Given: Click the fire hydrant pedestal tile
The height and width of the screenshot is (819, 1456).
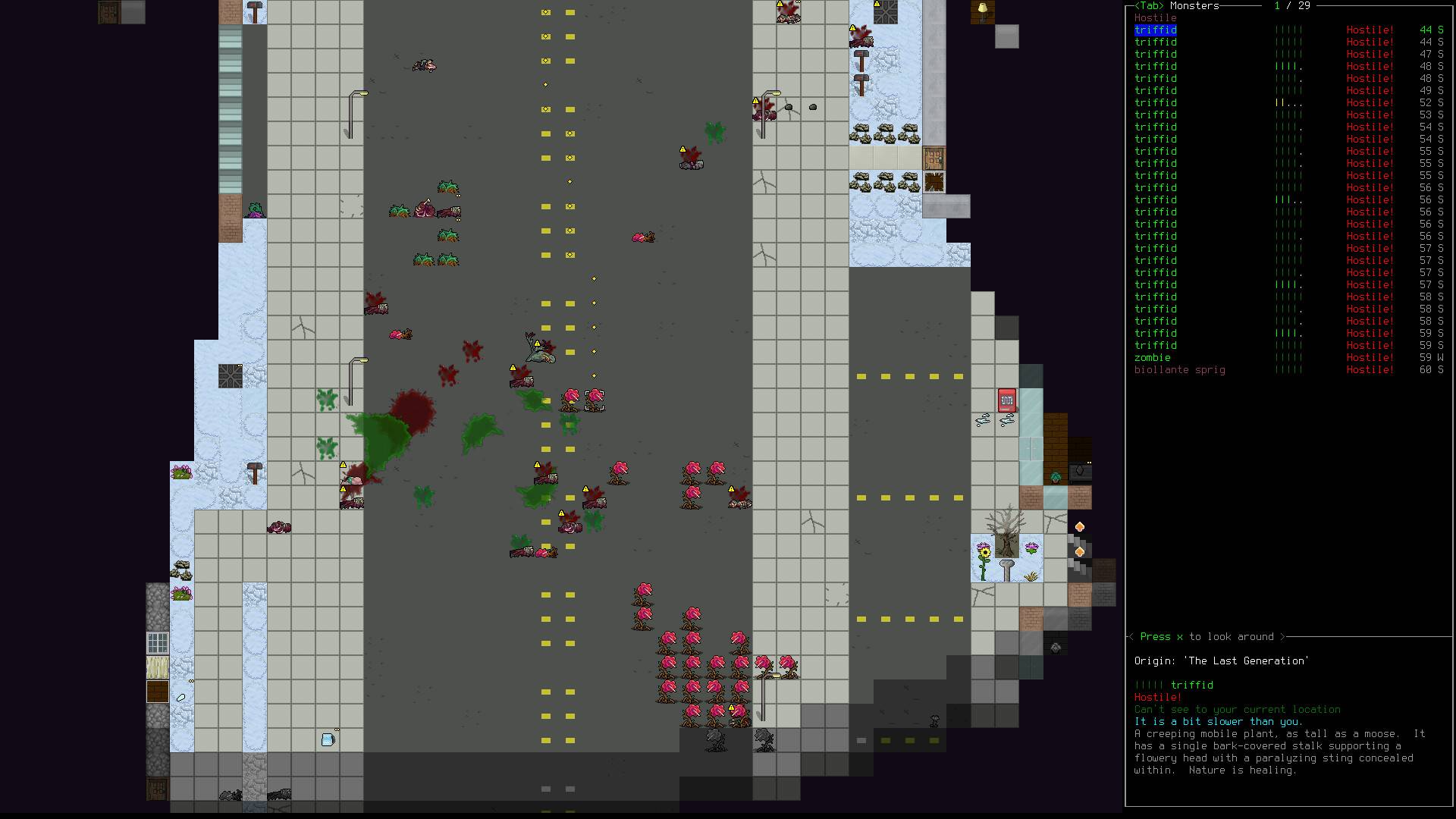Looking at the screenshot, I should click(1006, 569).
